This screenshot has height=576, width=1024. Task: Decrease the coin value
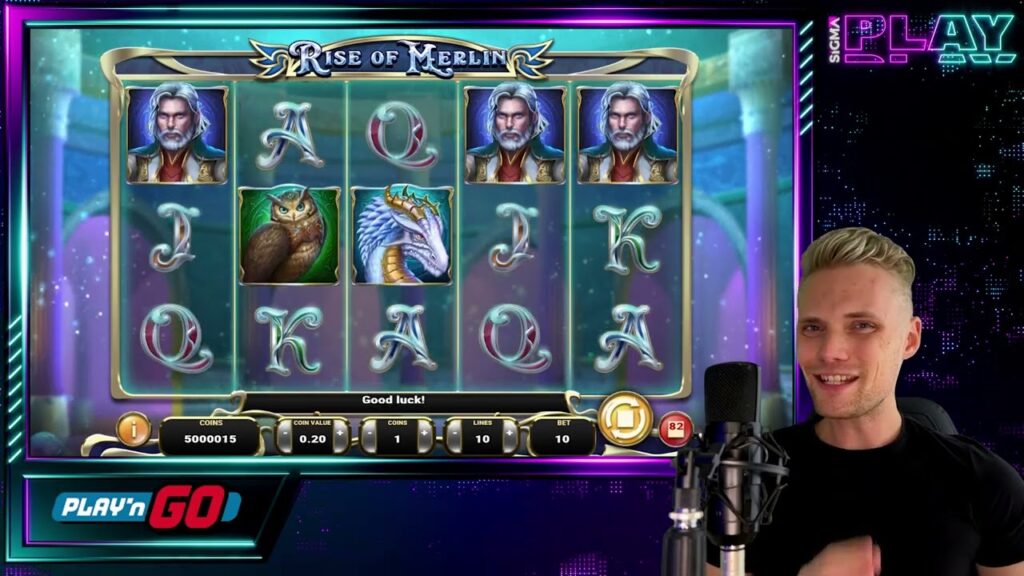pyautogui.click(x=284, y=436)
